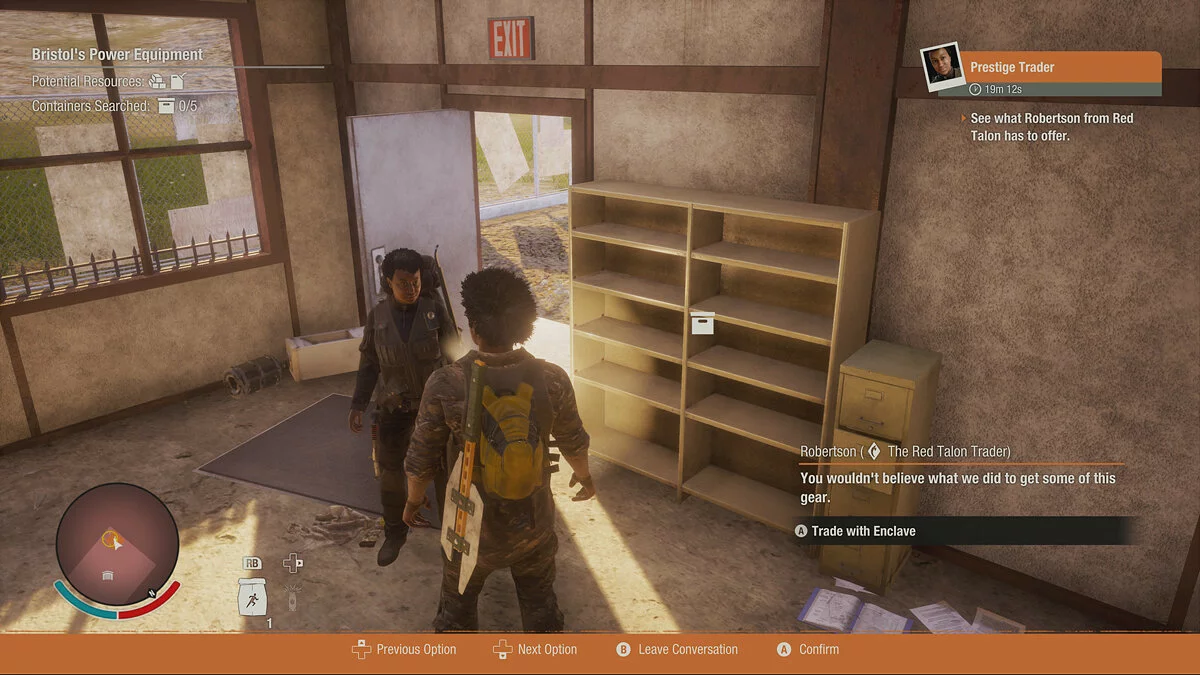Click the circular minimap
The height and width of the screenshot is (675, 1200).
point(116,544)
